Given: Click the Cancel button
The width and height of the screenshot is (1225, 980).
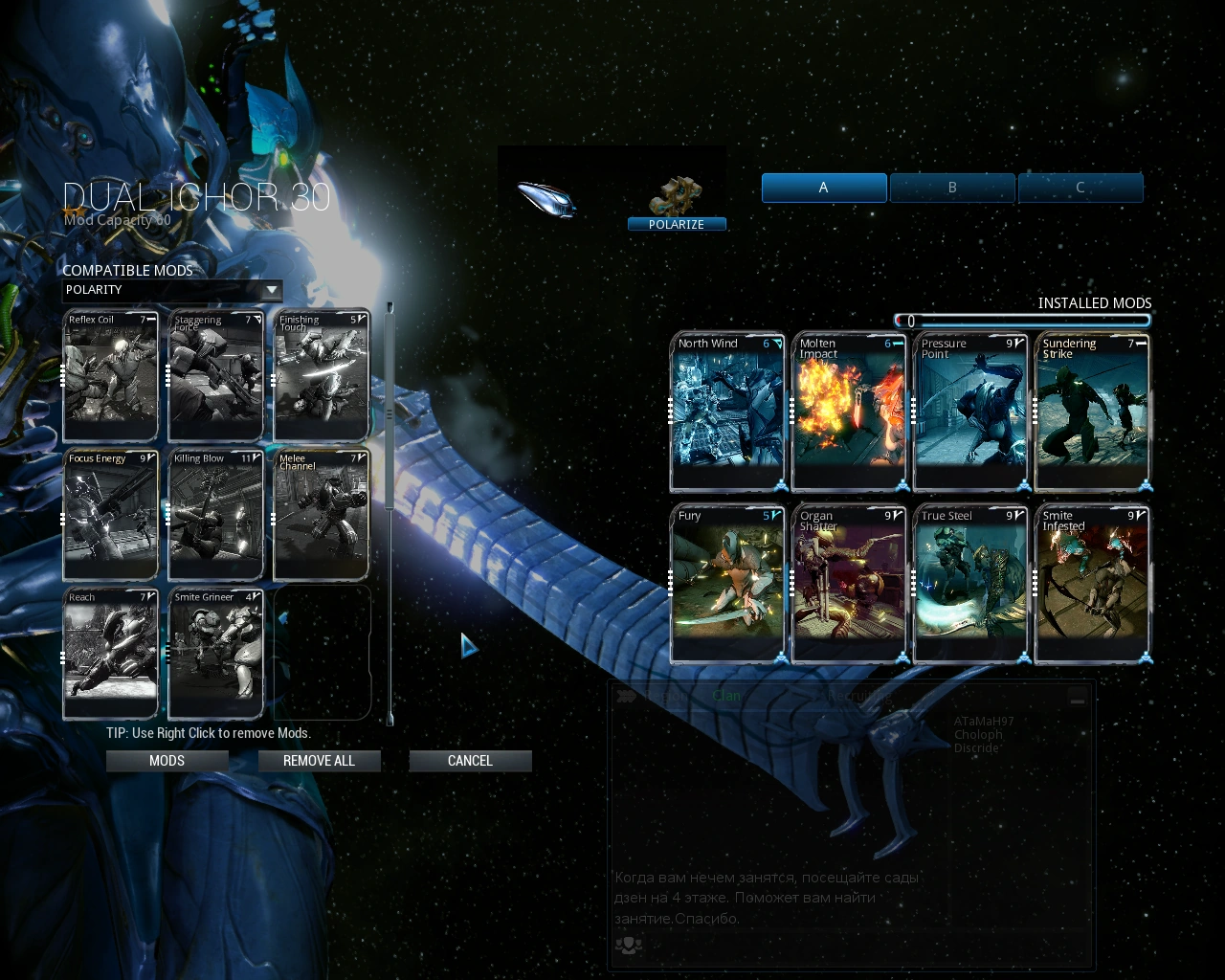Looking at the screenshot, I should 470,761.
